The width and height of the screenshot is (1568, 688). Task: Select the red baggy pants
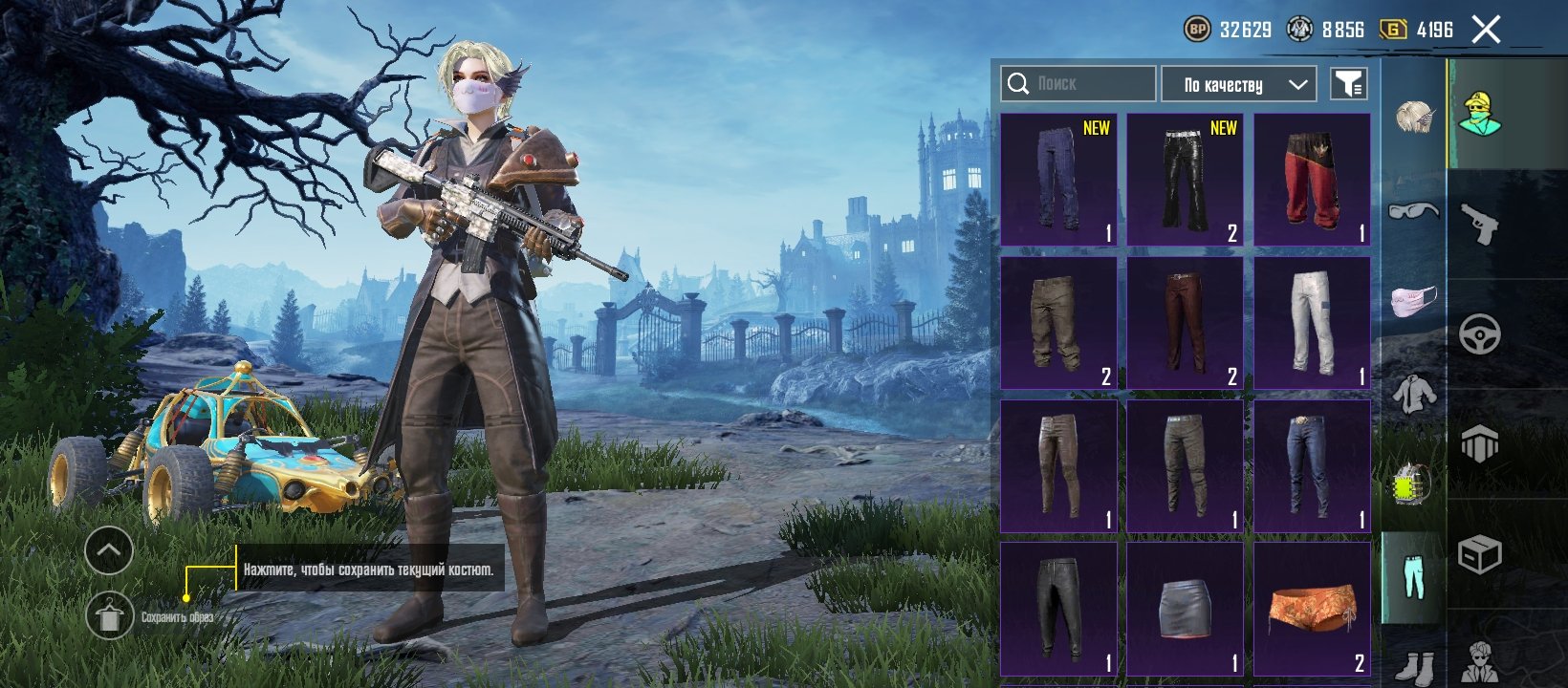(x=1312, y=180)
